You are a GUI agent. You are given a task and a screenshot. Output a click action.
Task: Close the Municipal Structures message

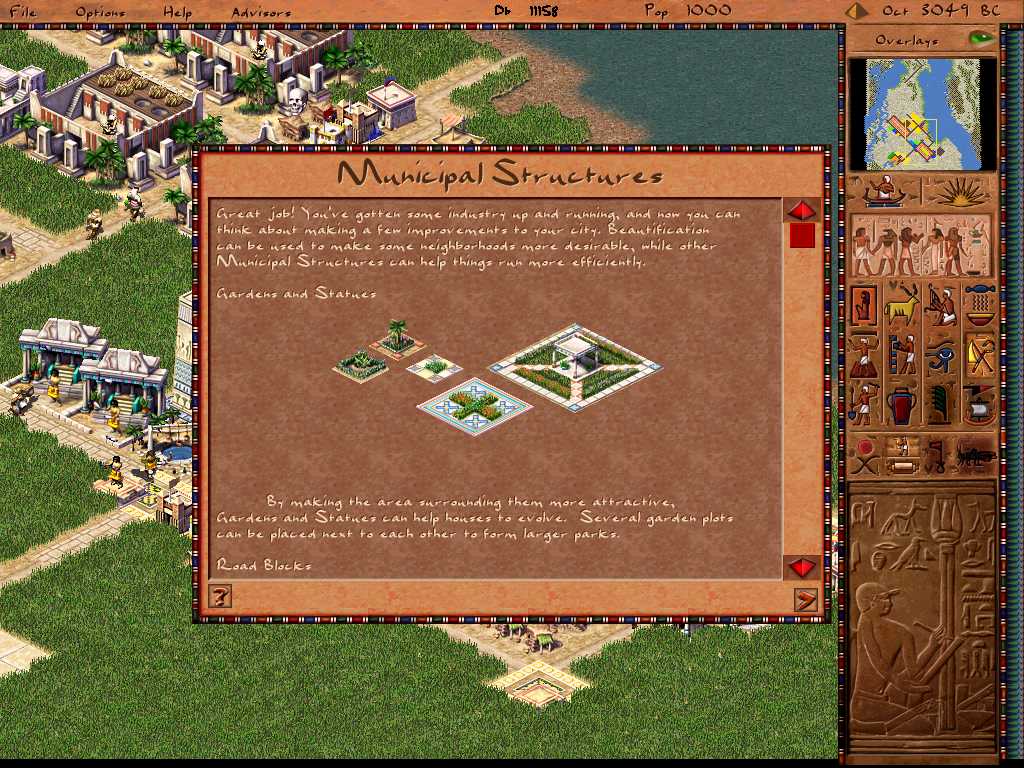(x=804, y=598)
